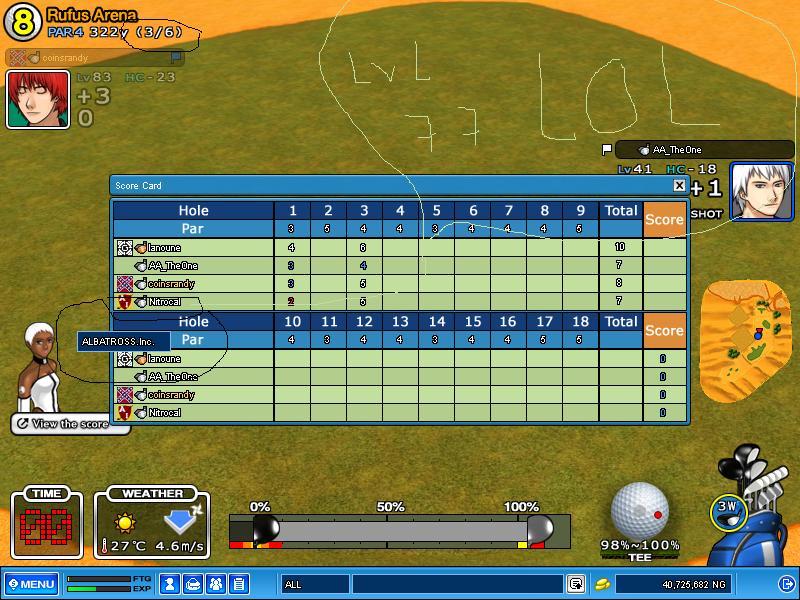The width and height of the screenshot is (800, 600).
Task: Close the Score Card window
Action: [679, 185]
